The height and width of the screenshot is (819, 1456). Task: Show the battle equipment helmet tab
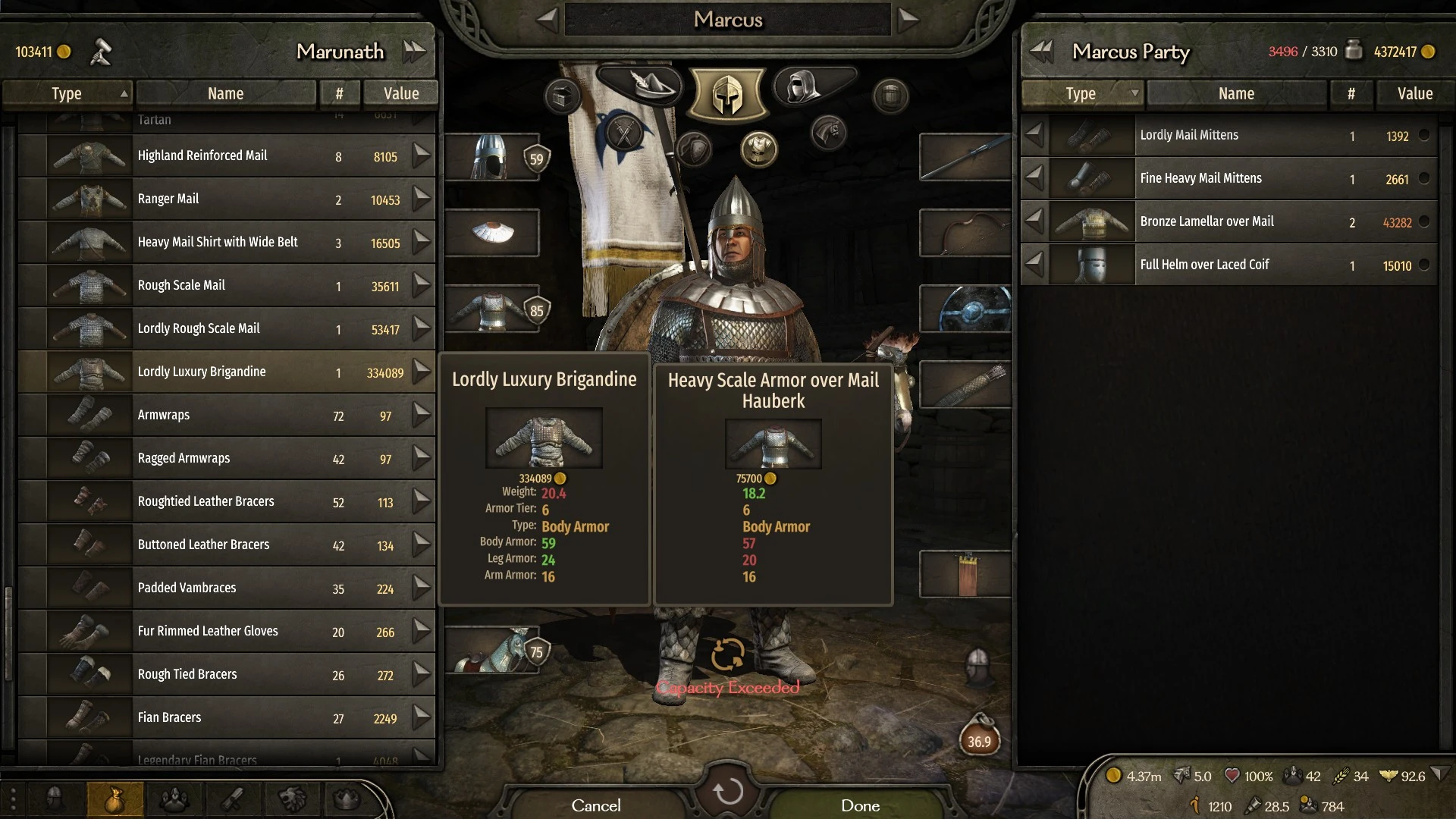coord(727,95)
